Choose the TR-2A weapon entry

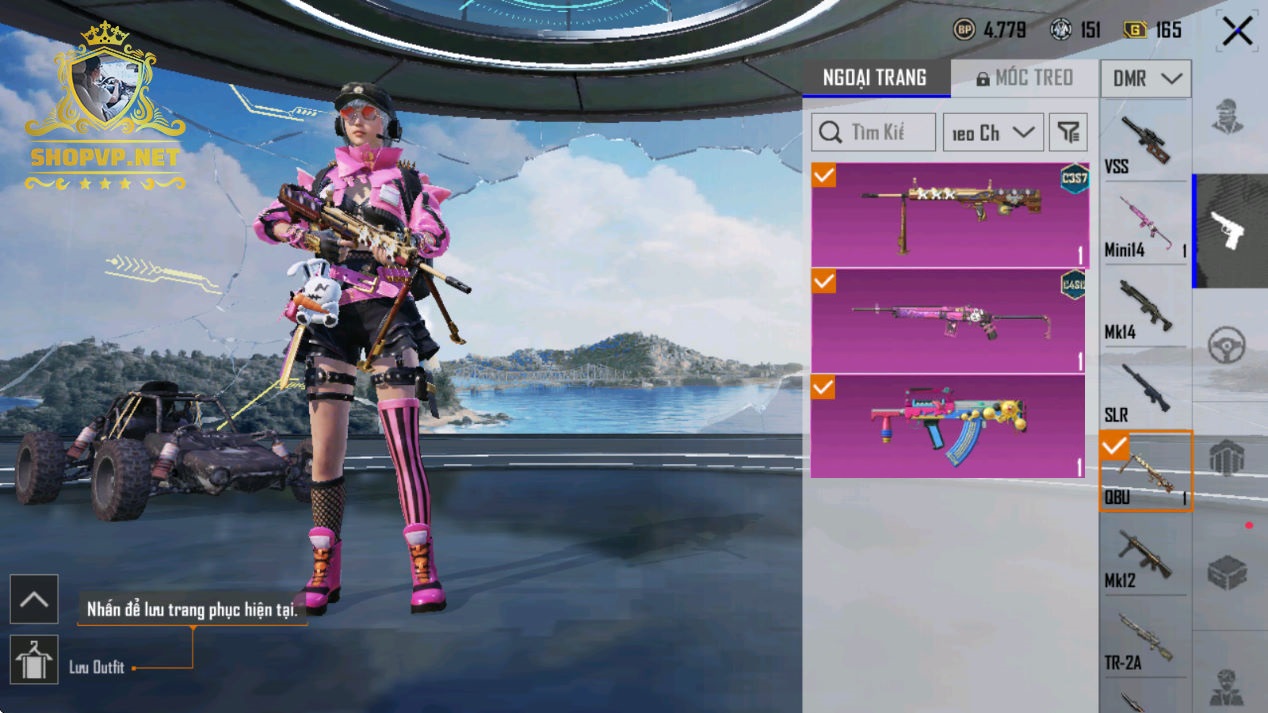pyautogui.click(x=1145, y=640)
